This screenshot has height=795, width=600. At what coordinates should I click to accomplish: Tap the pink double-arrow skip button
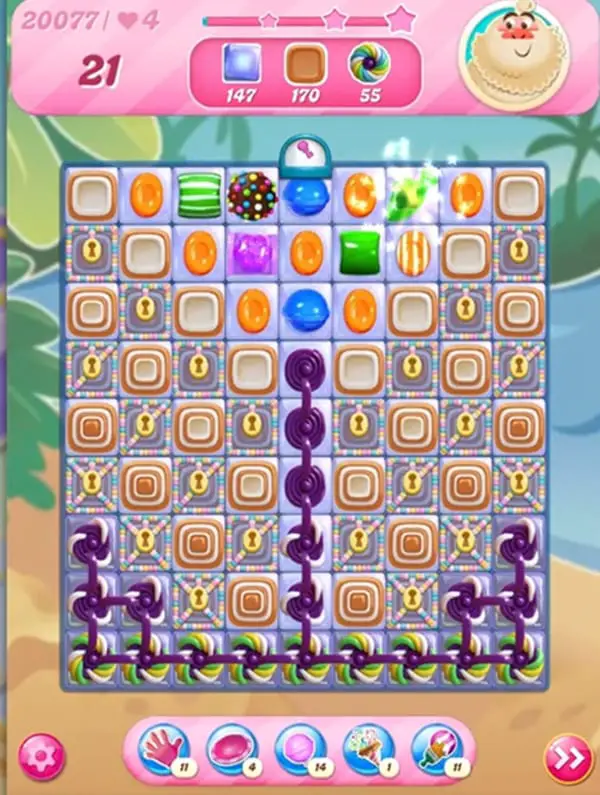click(x=567, y=758)
